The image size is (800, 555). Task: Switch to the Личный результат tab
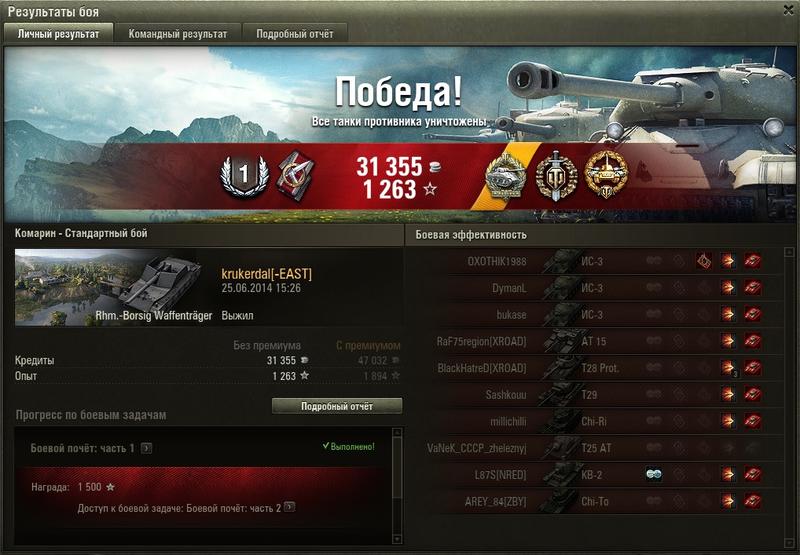pos(58,33)
